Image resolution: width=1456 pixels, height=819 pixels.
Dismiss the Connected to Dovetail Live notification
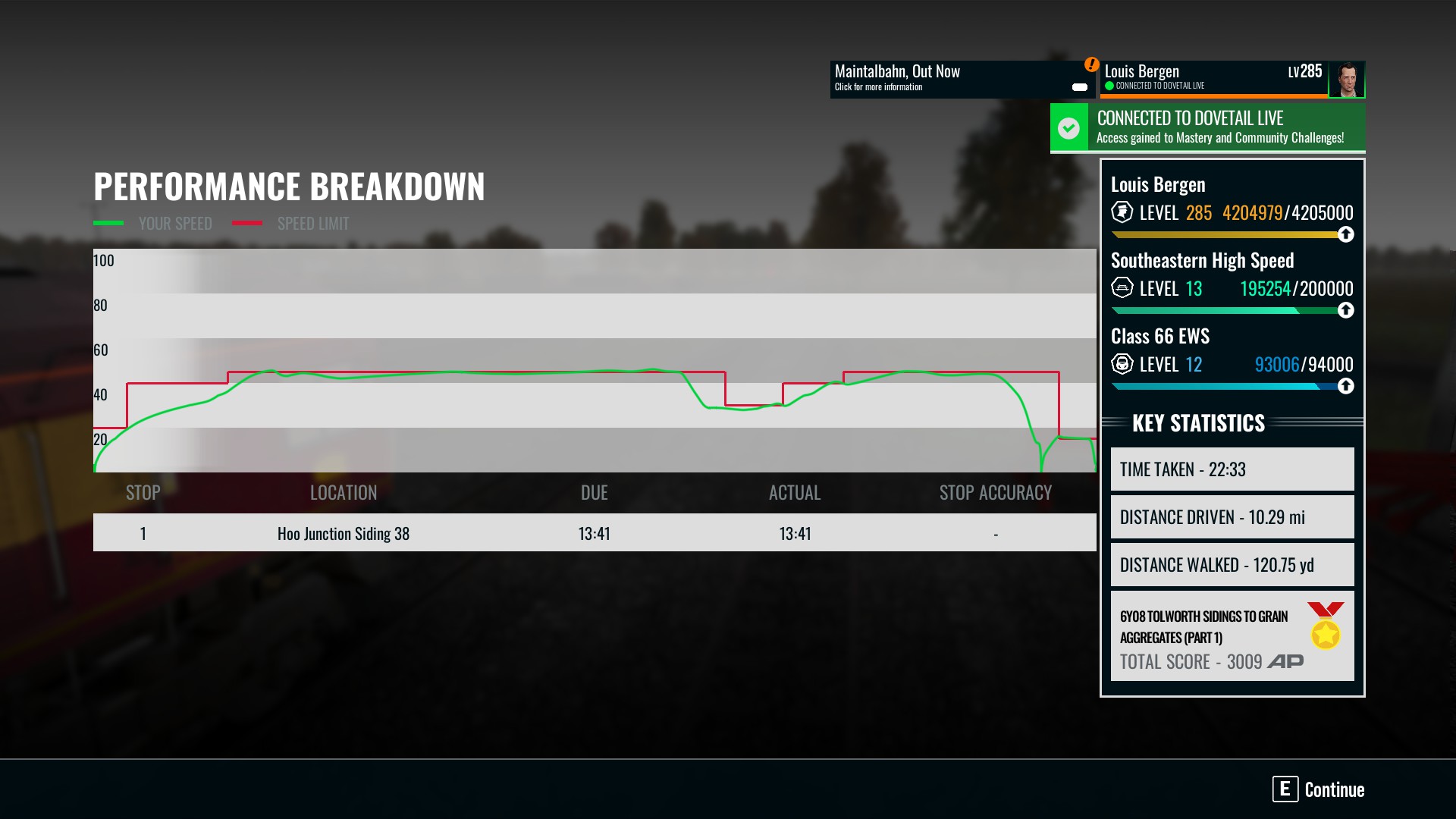point(1207,127)
